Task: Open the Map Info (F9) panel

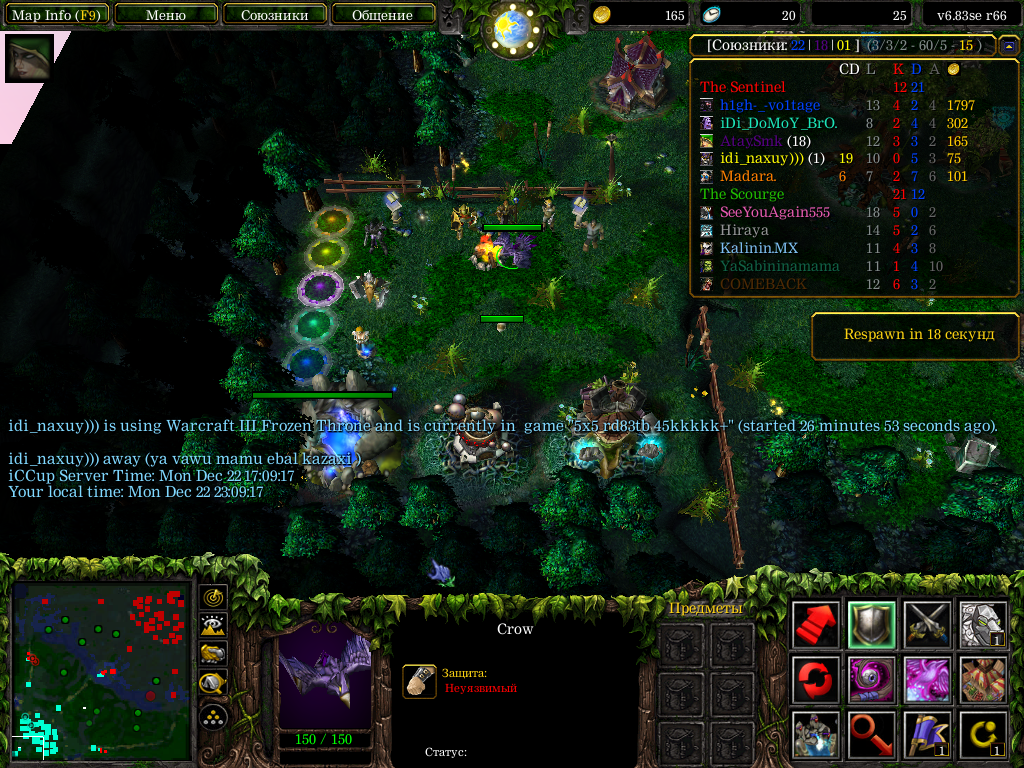Action: (56, 15)
